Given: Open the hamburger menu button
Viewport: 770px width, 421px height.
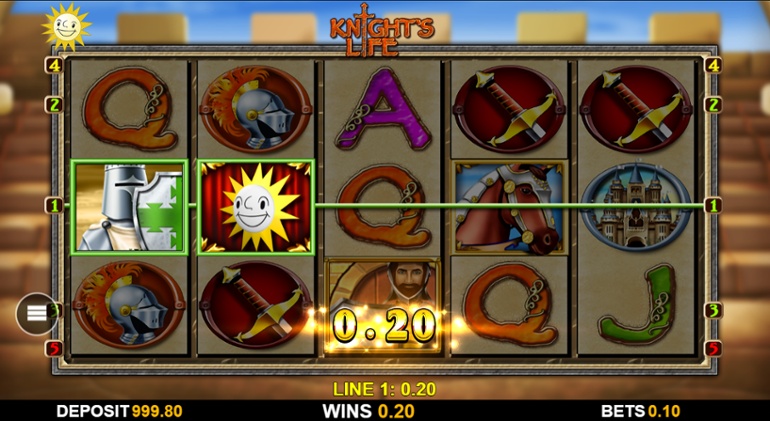Looking at the screenshot, I should [x=36, y=314].
